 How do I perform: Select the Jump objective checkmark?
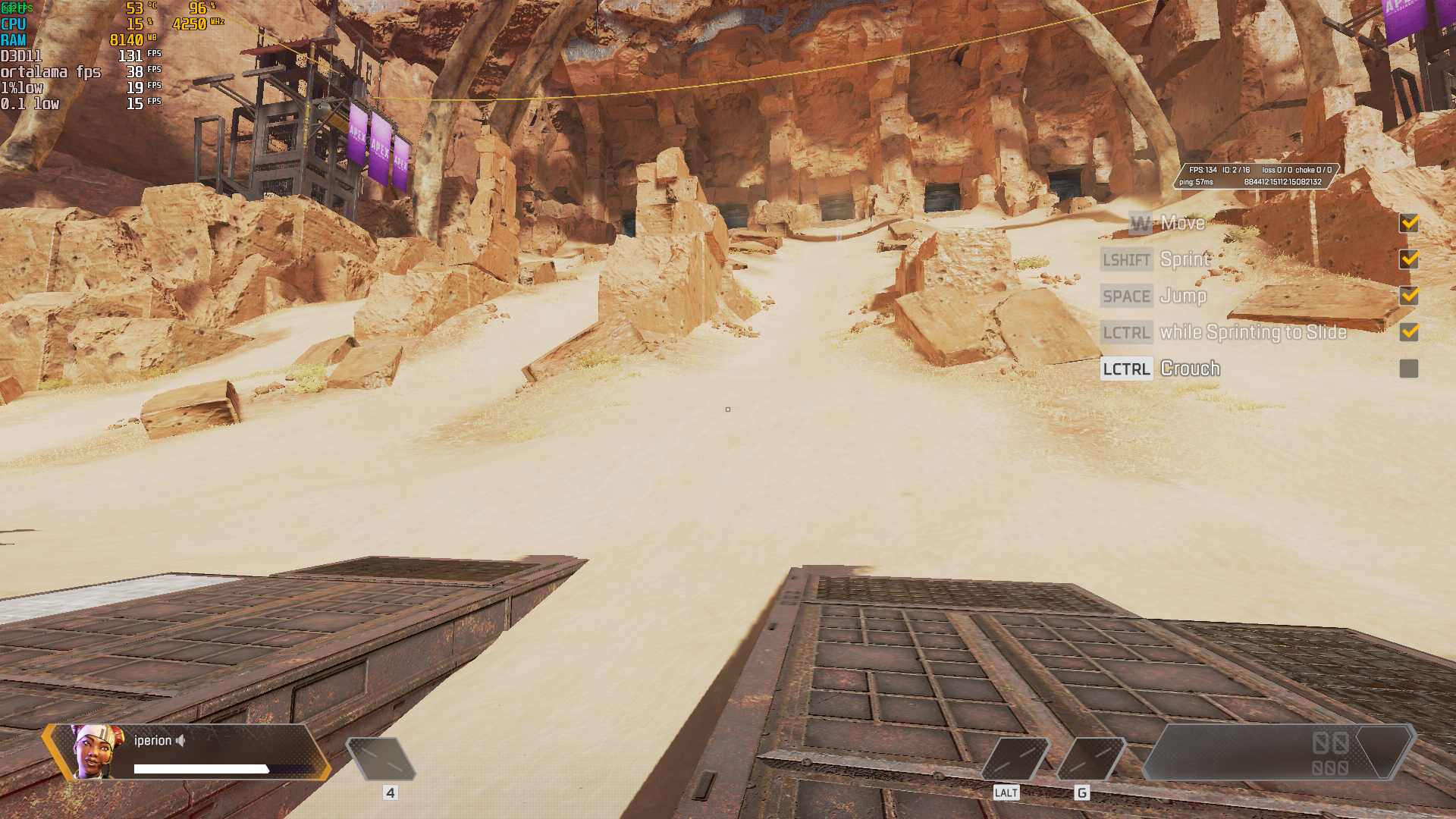pos(1408,296)
